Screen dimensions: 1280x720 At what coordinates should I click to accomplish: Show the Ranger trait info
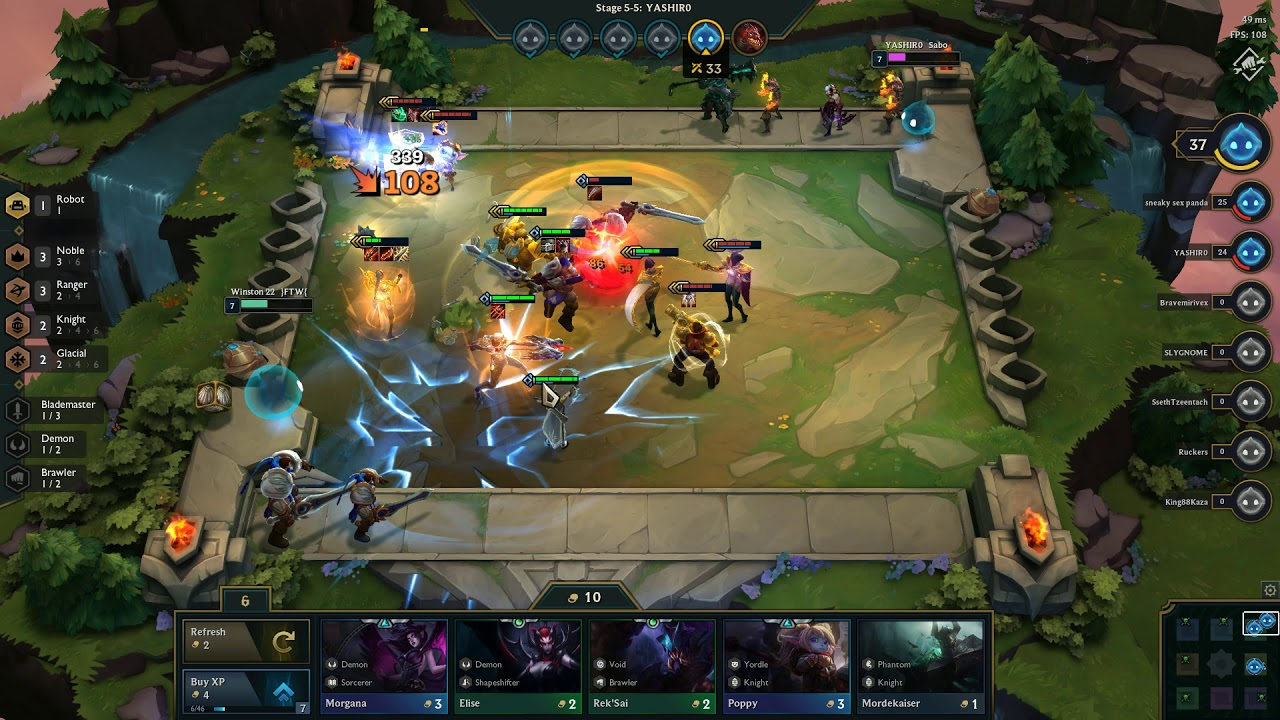point(60,290)
